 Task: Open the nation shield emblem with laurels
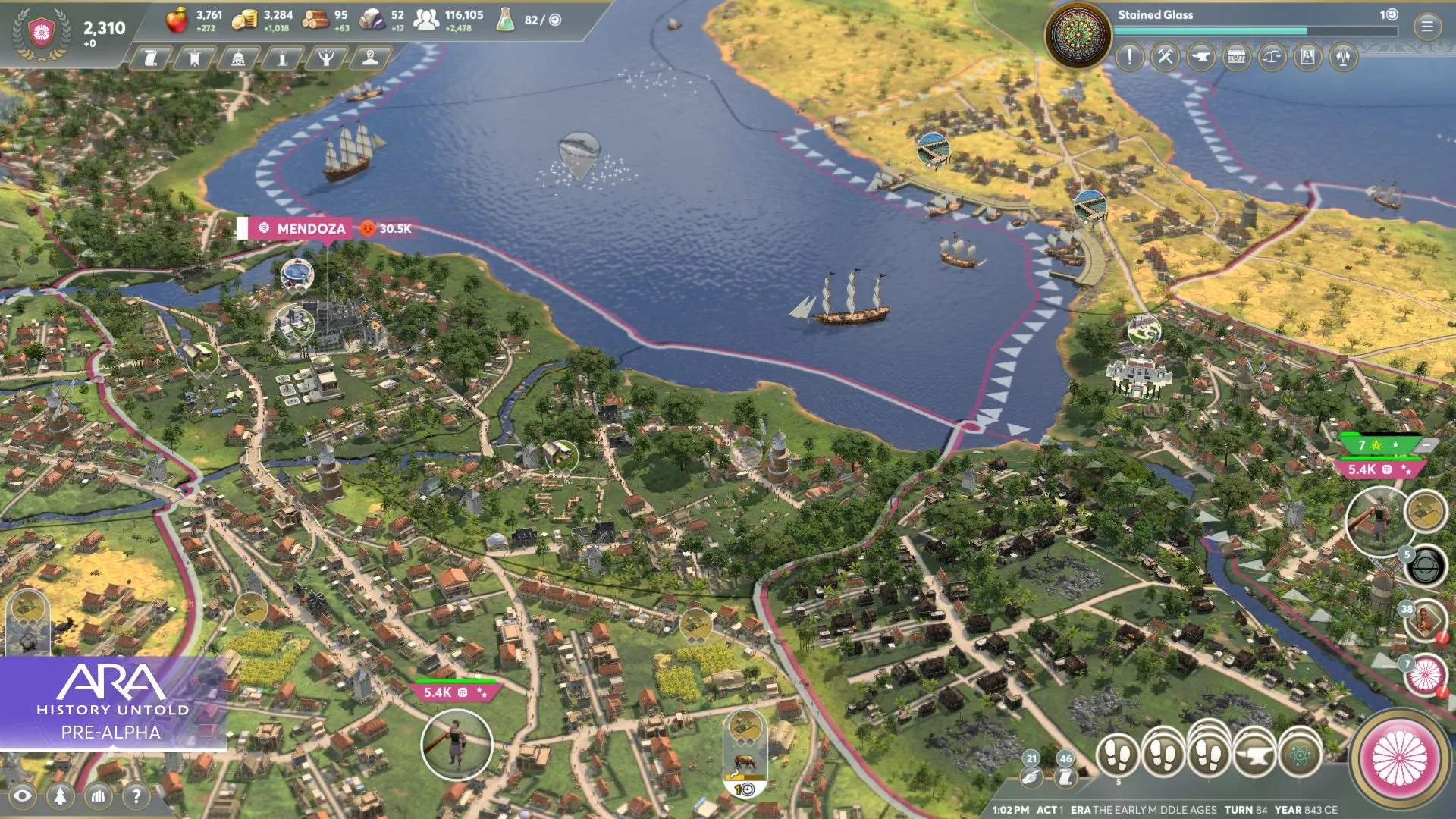tap(42, 33)
